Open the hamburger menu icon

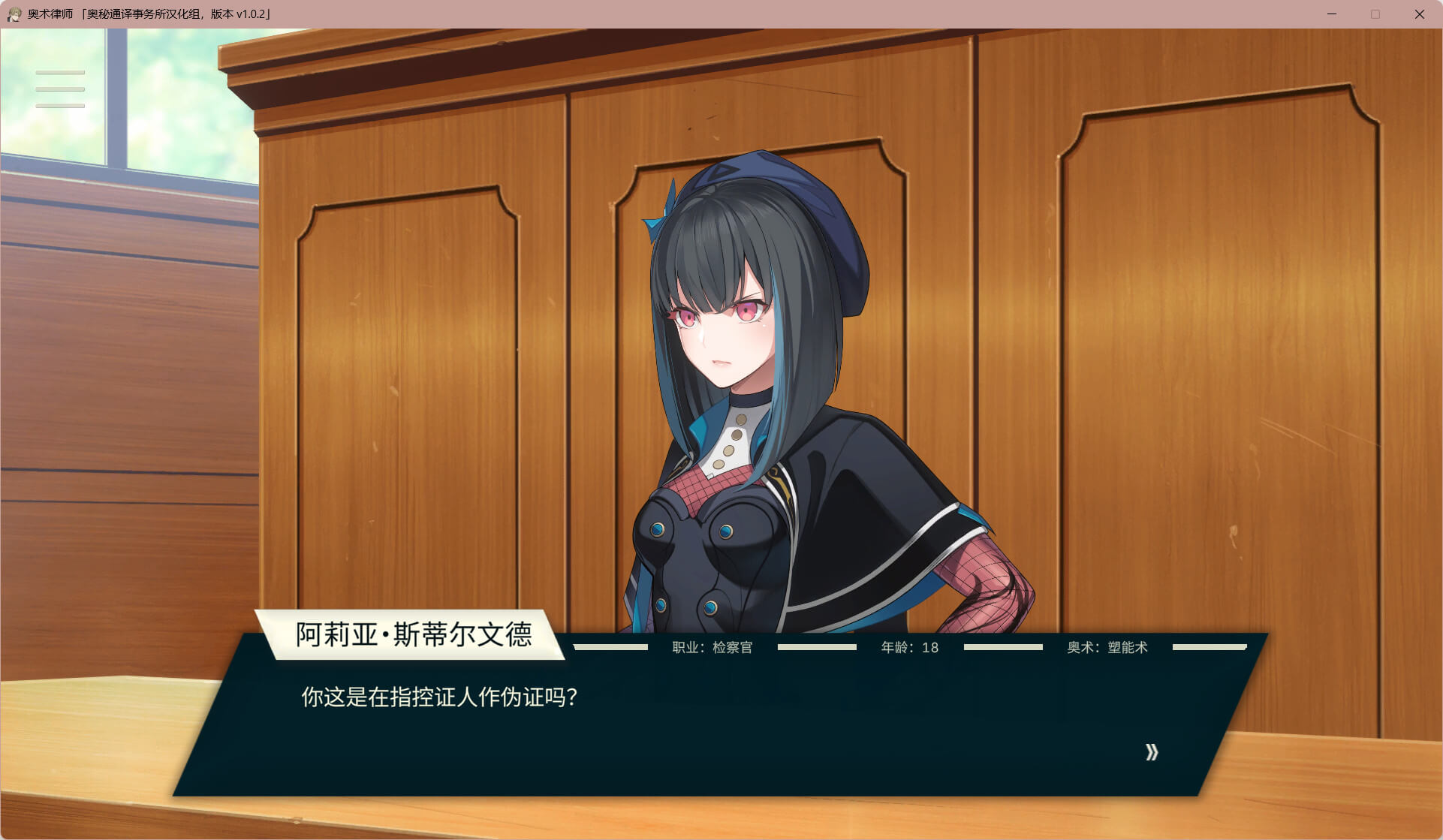(60, 89)
